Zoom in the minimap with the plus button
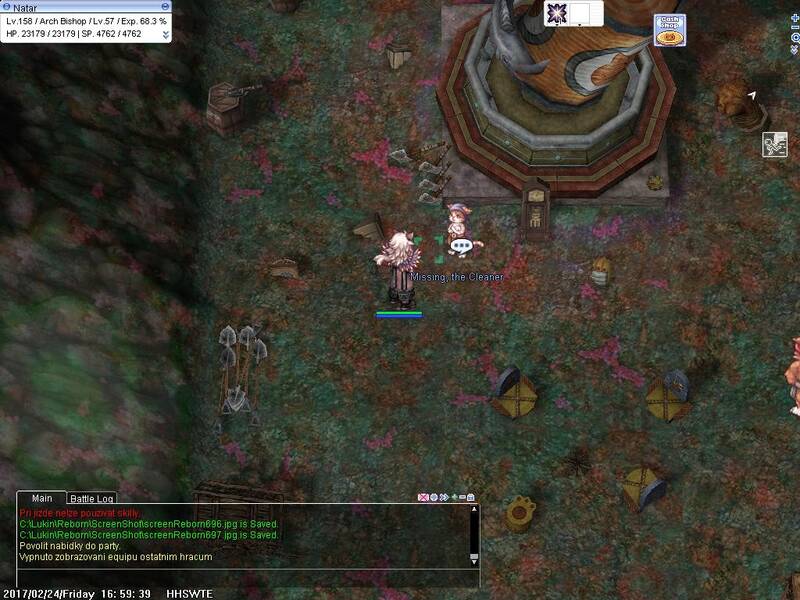This screenshot has height=600, width=800. tap(794, 18)
